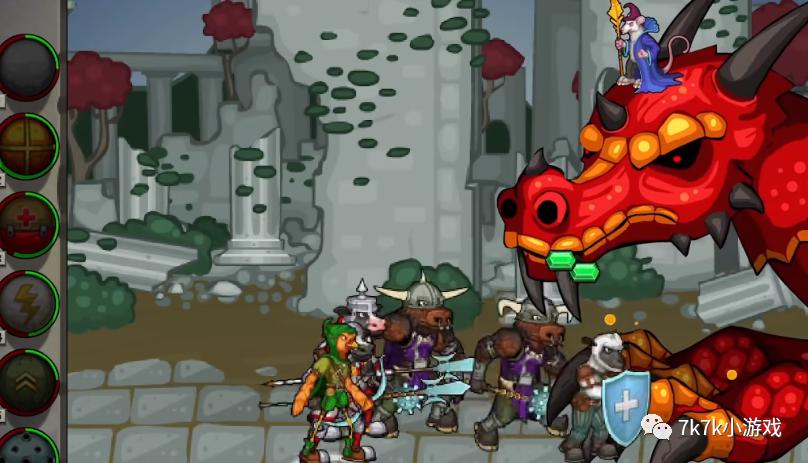Use the red cross healing ability
The height and width of the screenshot is (463, 808).
pos(27,224)
